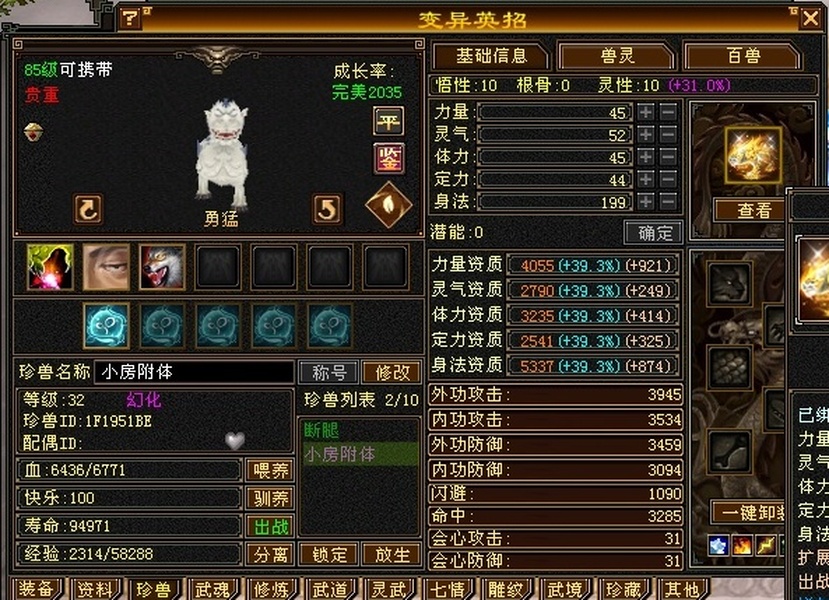Select the wolf head skill icon
This screenshot has width=829, height=600.
162,267
